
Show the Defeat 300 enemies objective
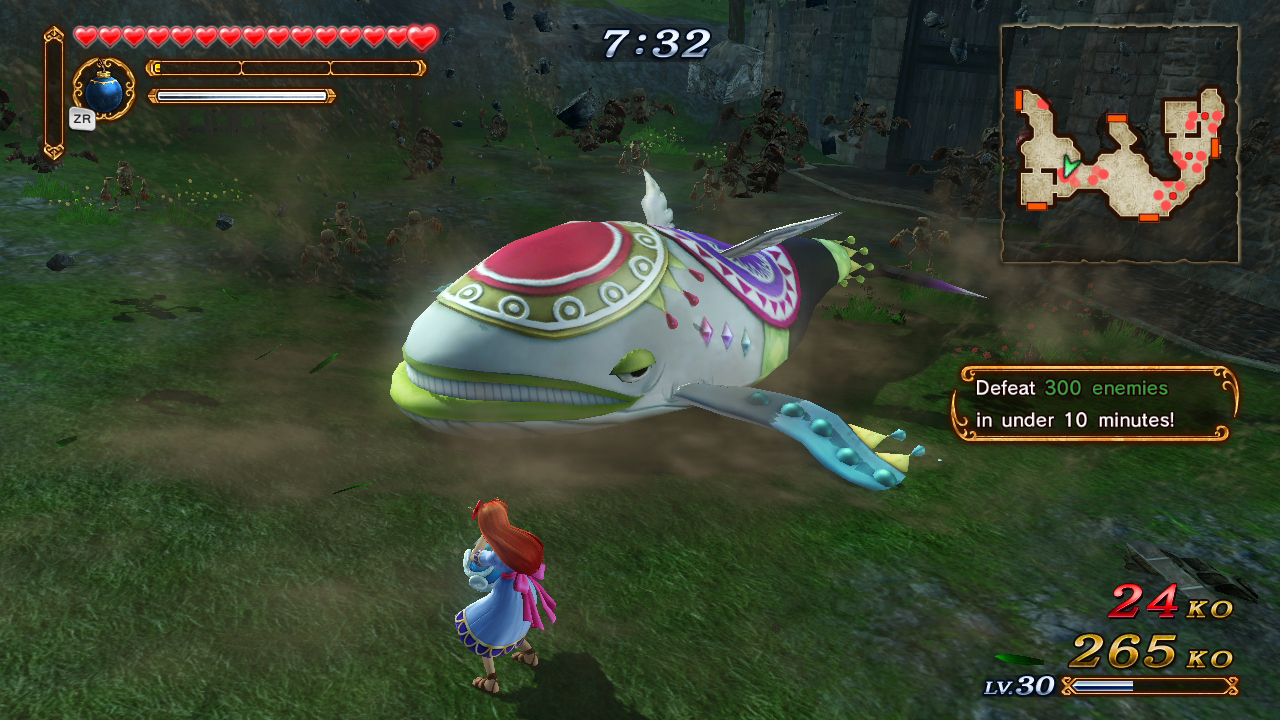pos(1094,403)
